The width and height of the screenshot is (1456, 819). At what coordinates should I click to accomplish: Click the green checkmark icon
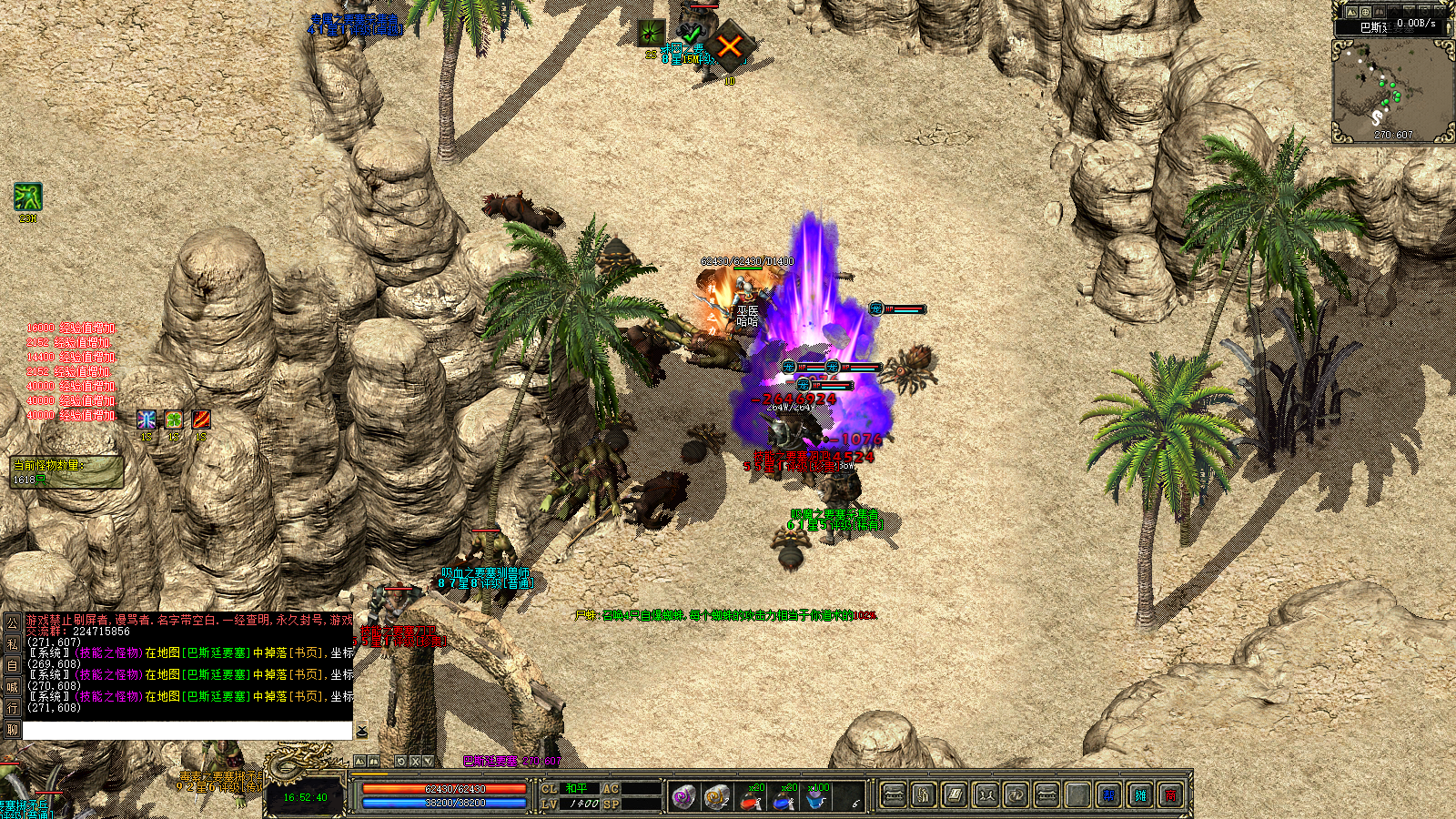click(691, 35)
